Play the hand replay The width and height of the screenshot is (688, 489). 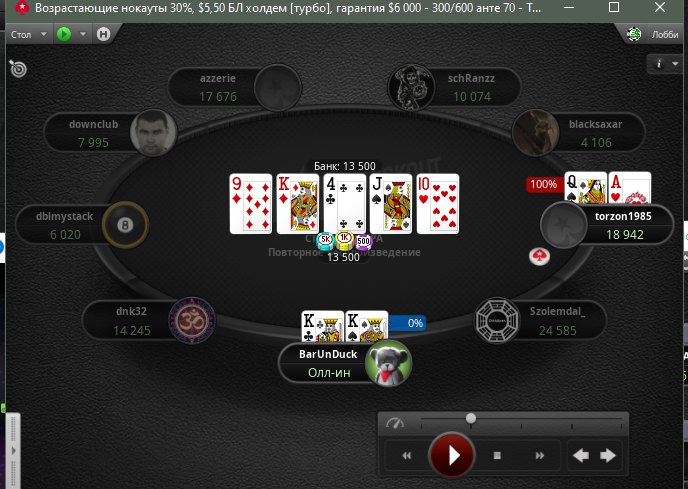click(x=452, y=456)
